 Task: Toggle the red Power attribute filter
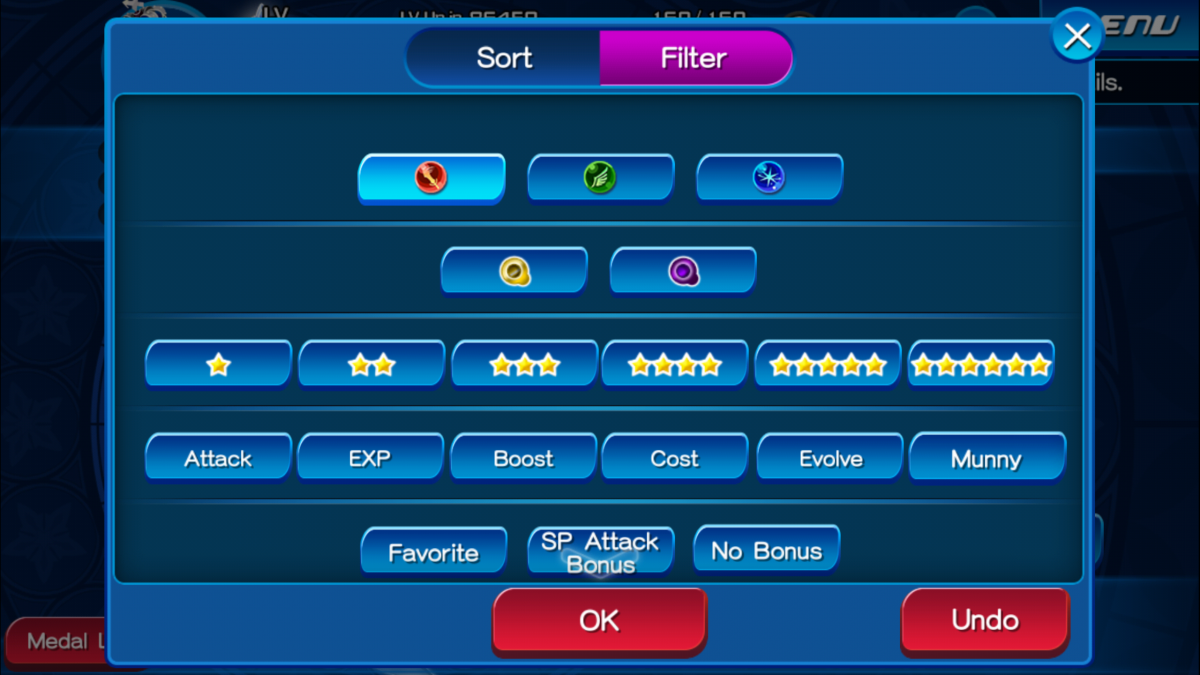[431, 178]
